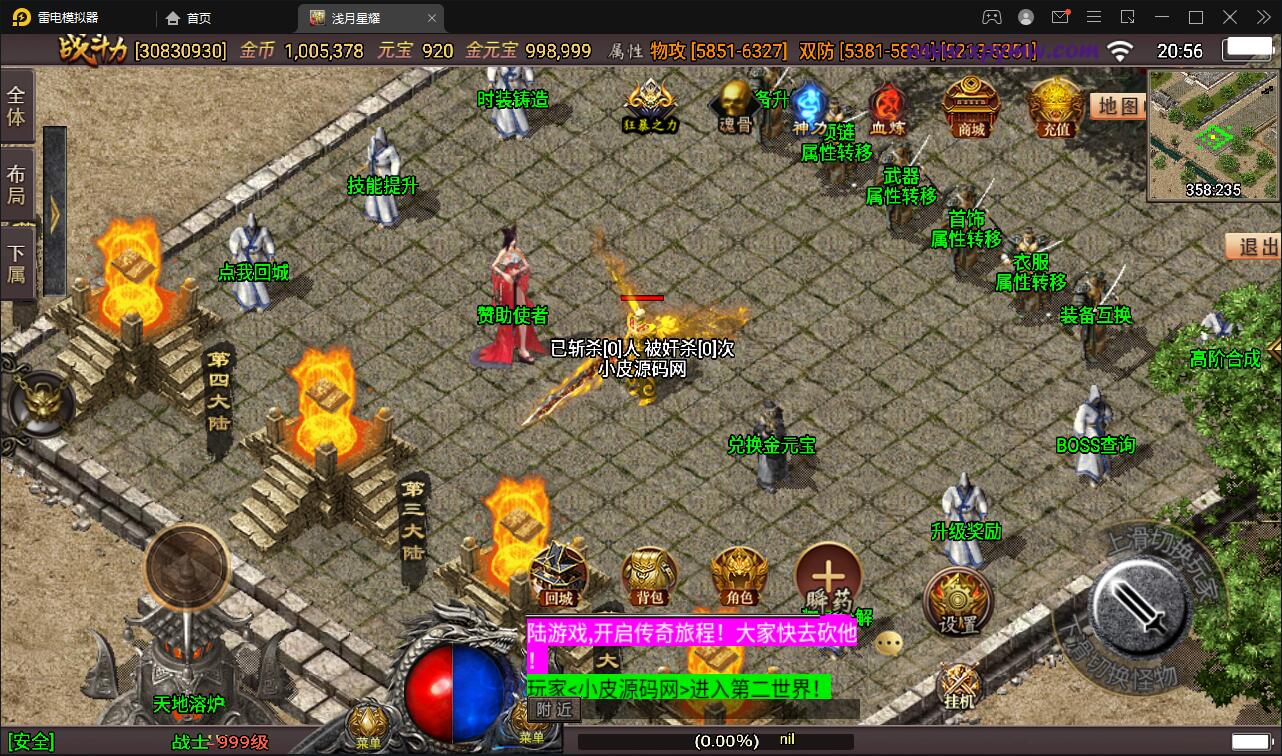Select the 血炼 red flame icon
The height and width of the screenshot is (756, 1282).
pos(885,107)
